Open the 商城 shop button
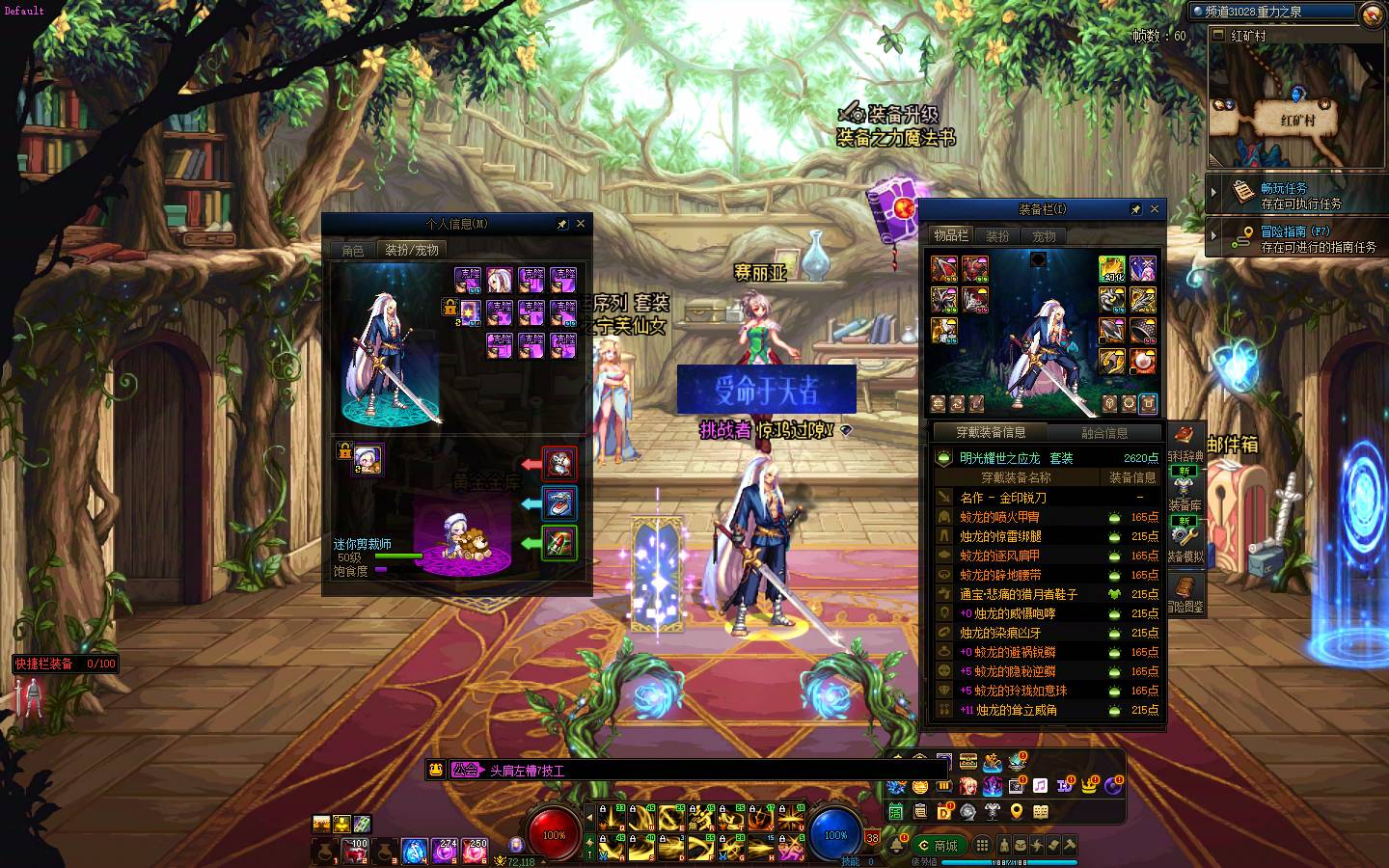 pyautogui.click(x=940, y=846)
